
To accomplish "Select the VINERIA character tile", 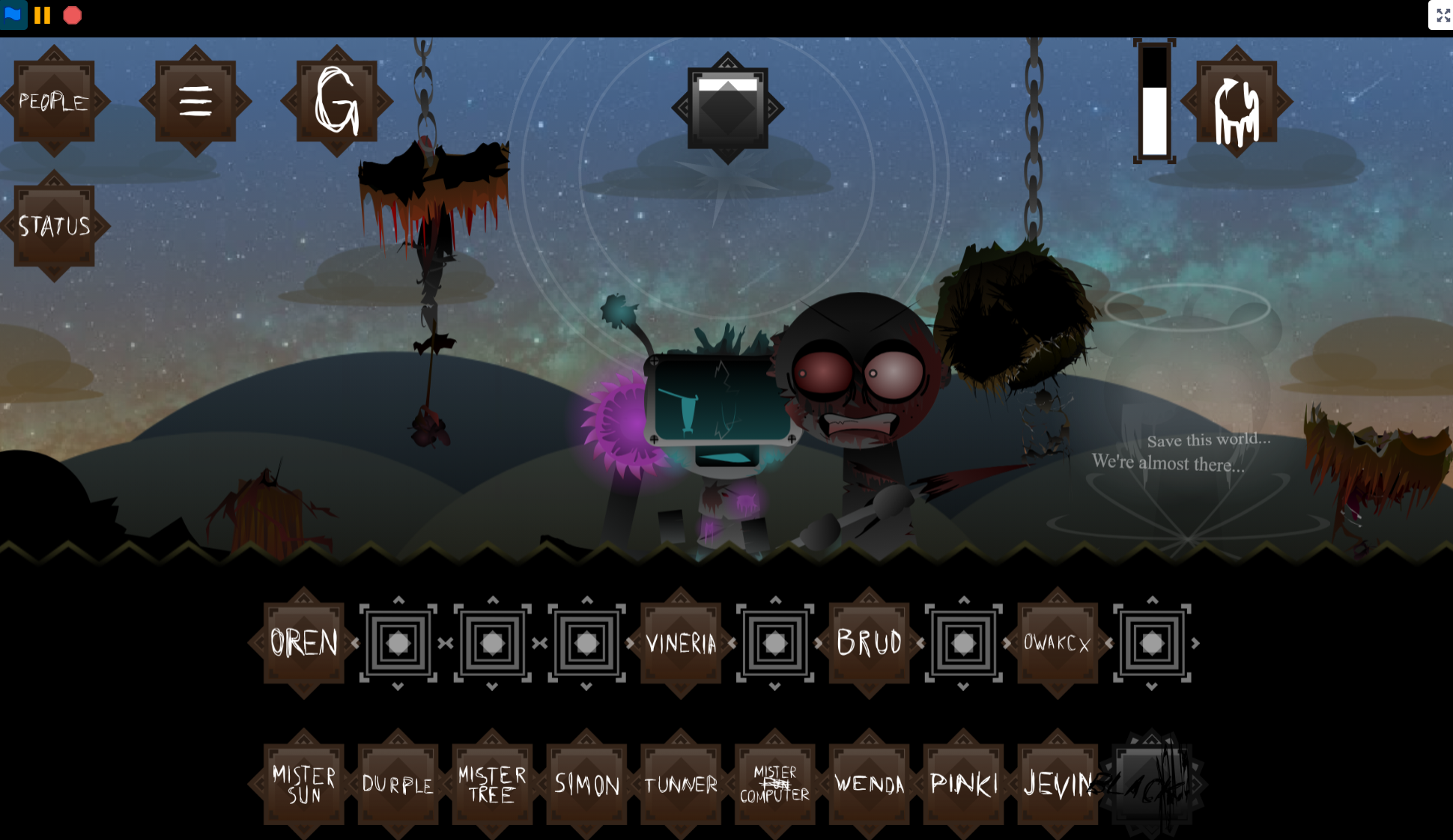I will tap(681, 642).
